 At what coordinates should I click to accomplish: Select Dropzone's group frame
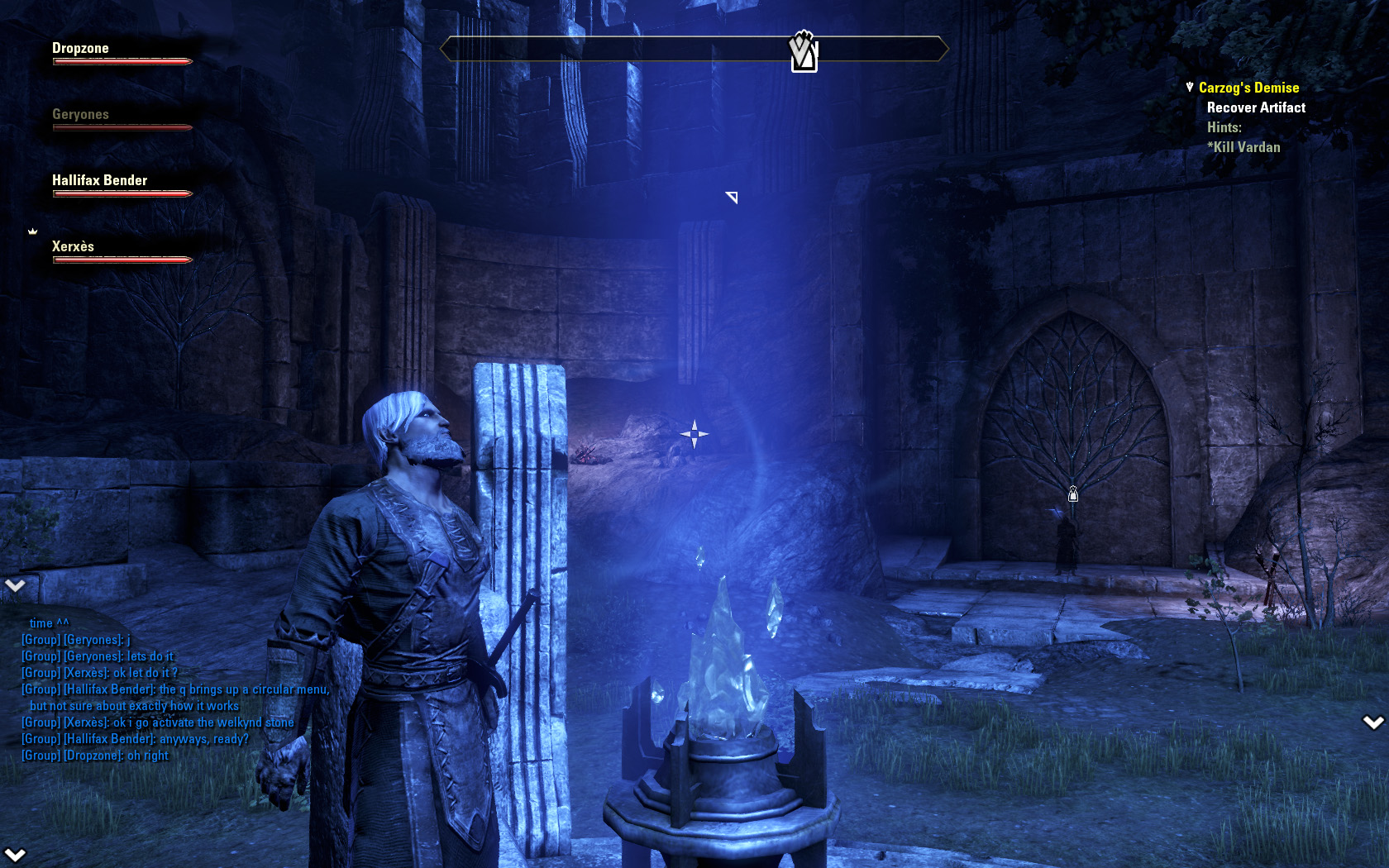(81, 49)
